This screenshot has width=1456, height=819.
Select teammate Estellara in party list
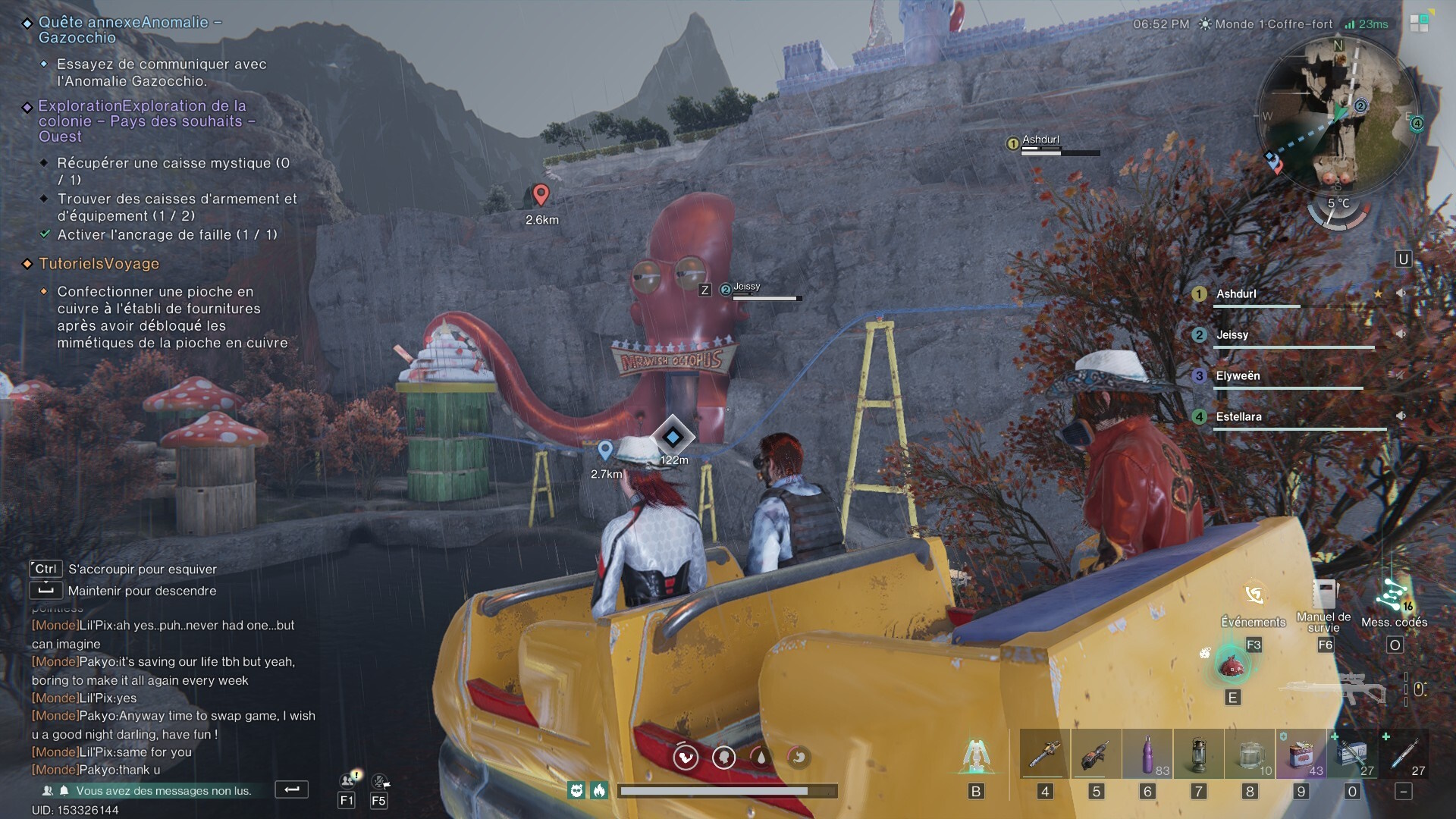click(1238, 417)
